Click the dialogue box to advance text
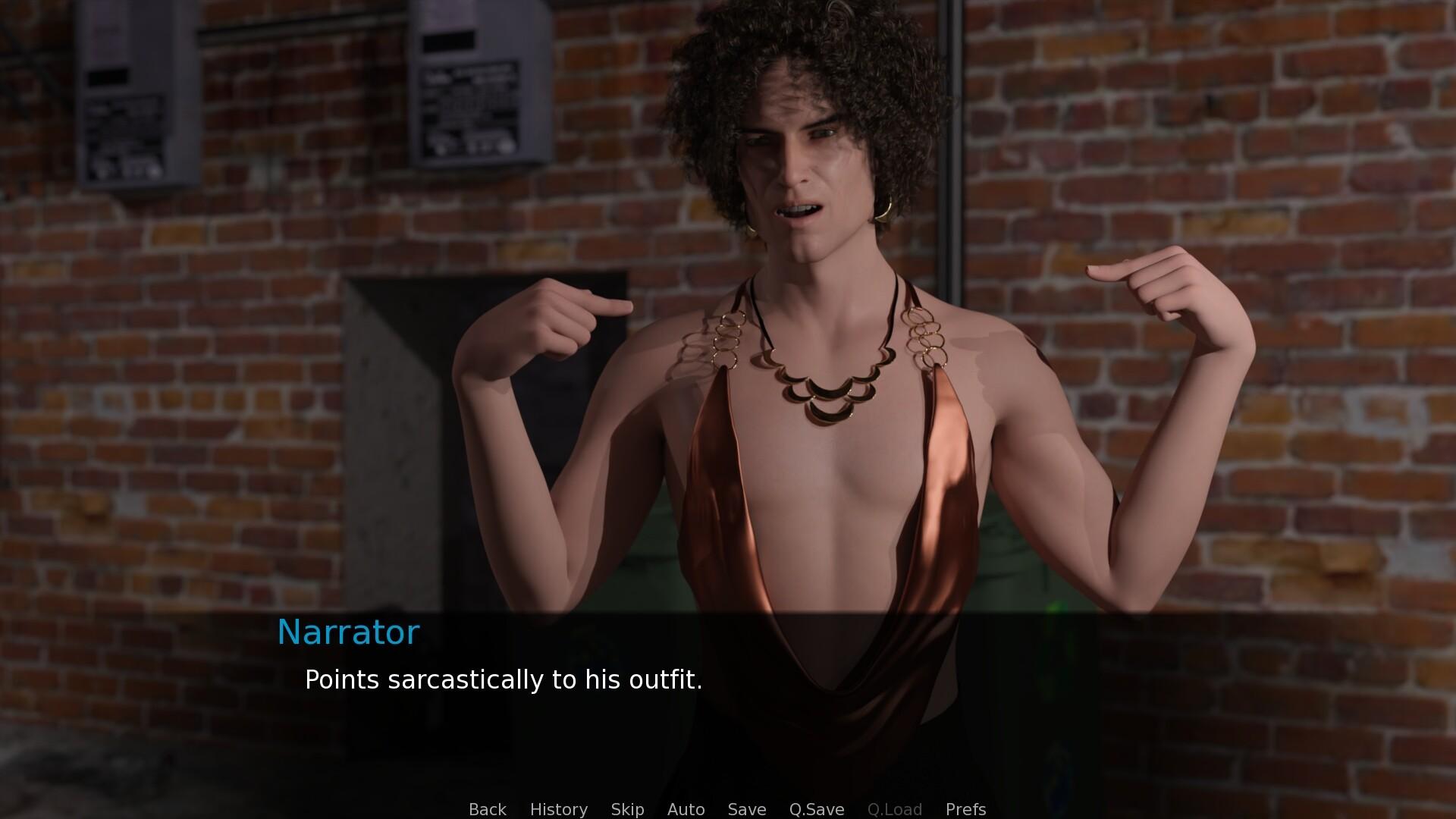Image resolution: width=1456 pixels, height=819 pixels. coord(728,698)
